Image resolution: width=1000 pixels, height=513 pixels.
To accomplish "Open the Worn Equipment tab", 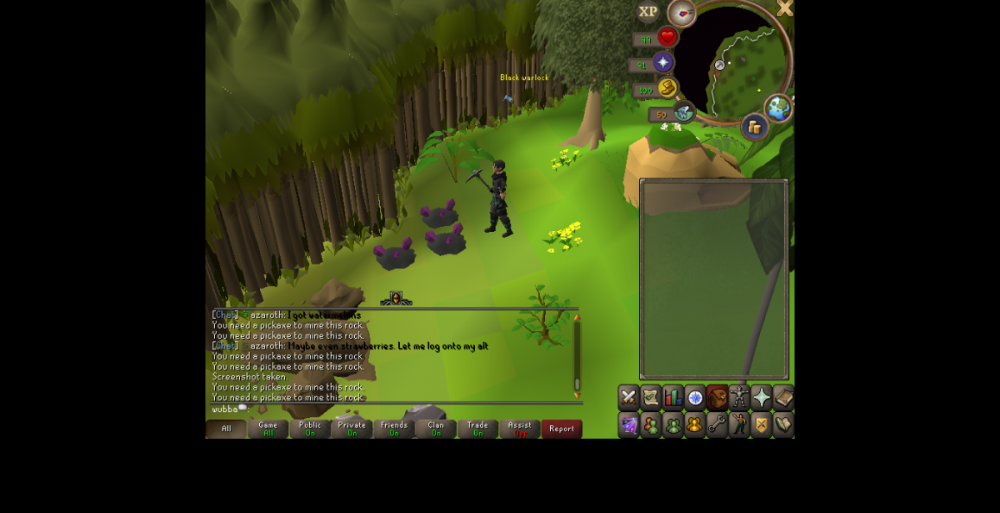I will point(739,397).
